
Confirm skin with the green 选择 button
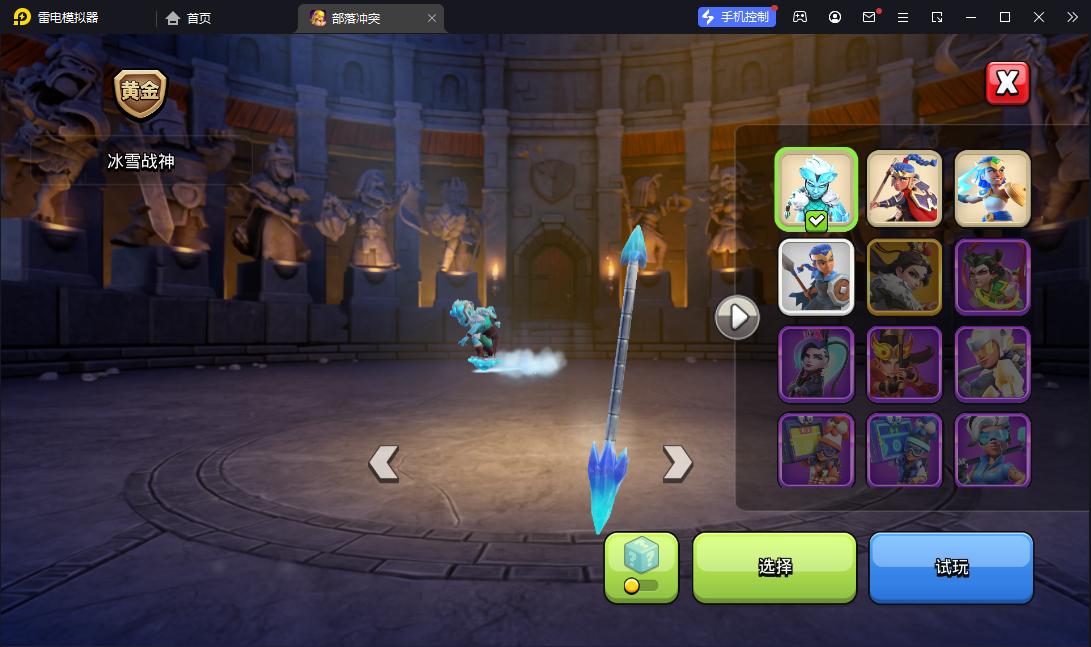774,567
